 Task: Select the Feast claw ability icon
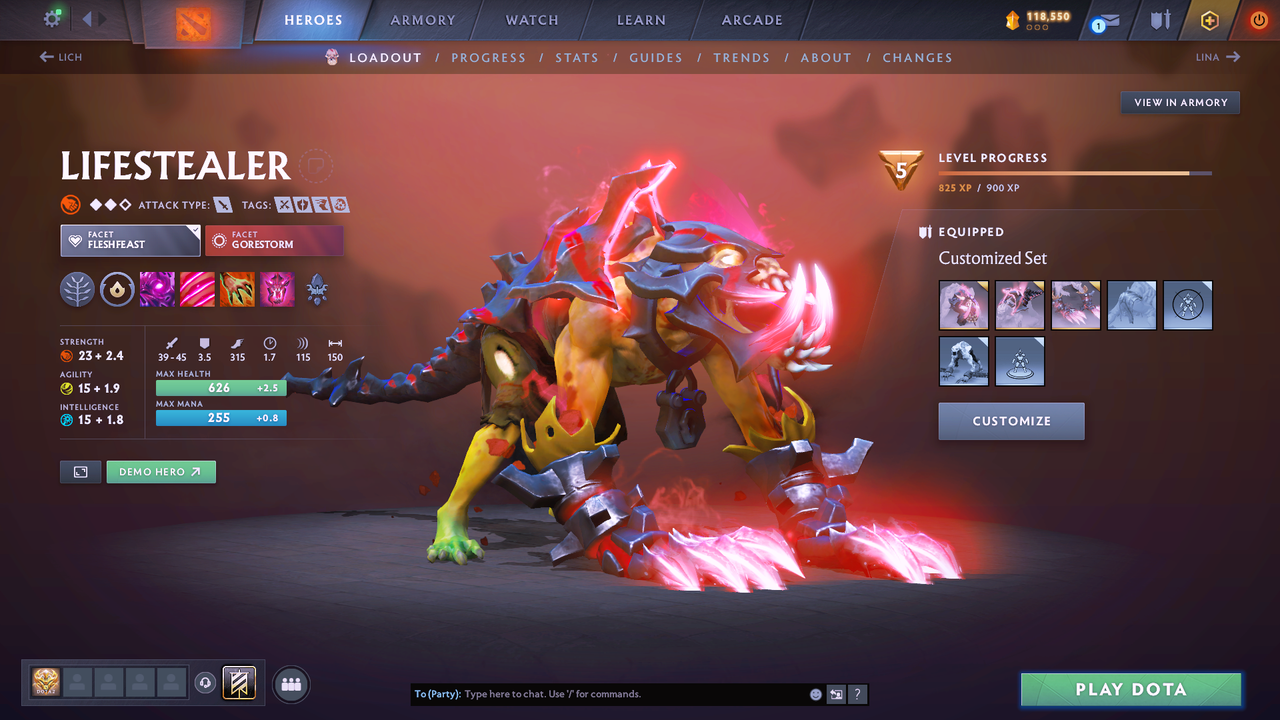(x=197, y=290)
